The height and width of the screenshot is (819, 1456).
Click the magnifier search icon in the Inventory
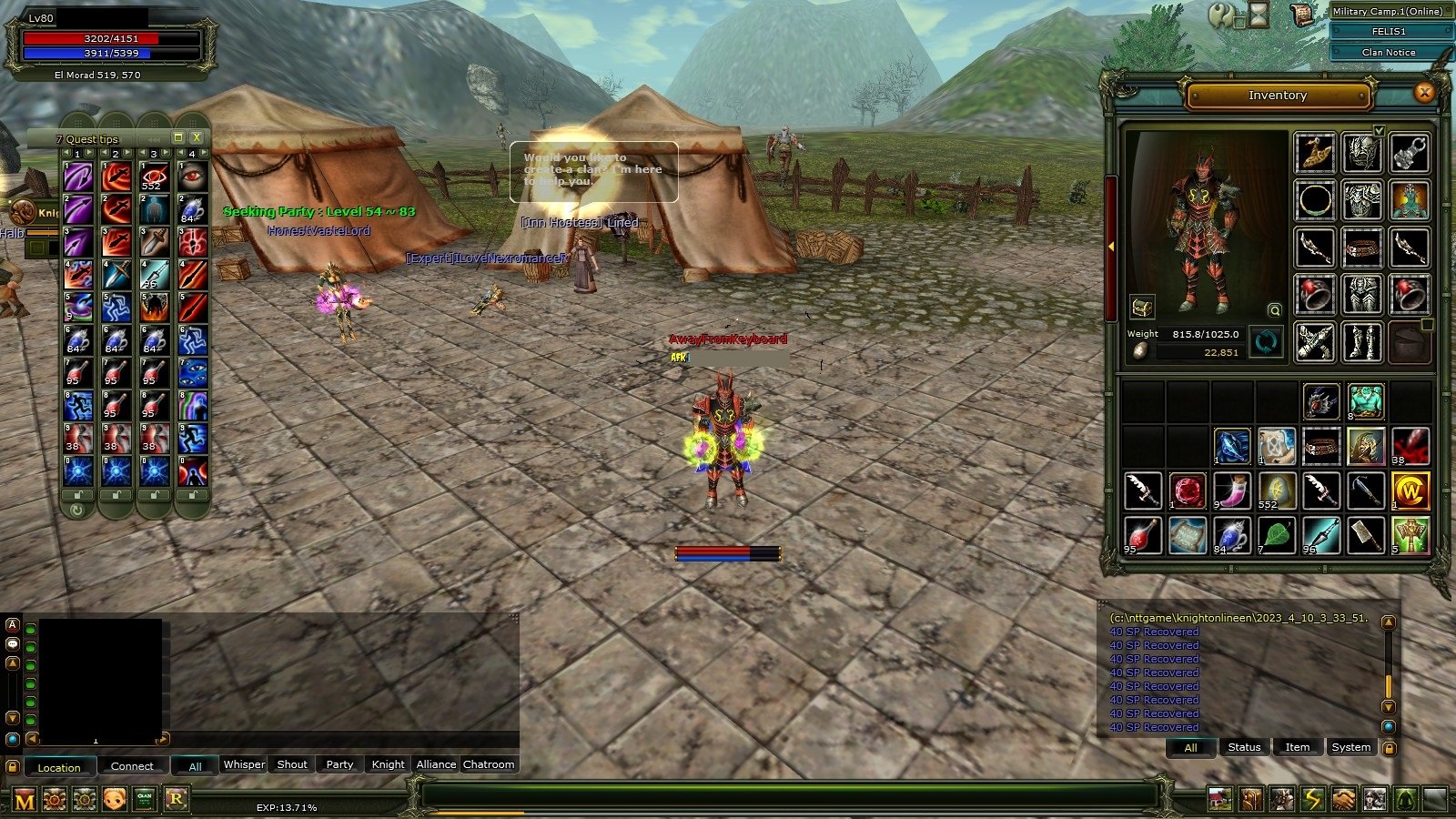(1274, 309)
